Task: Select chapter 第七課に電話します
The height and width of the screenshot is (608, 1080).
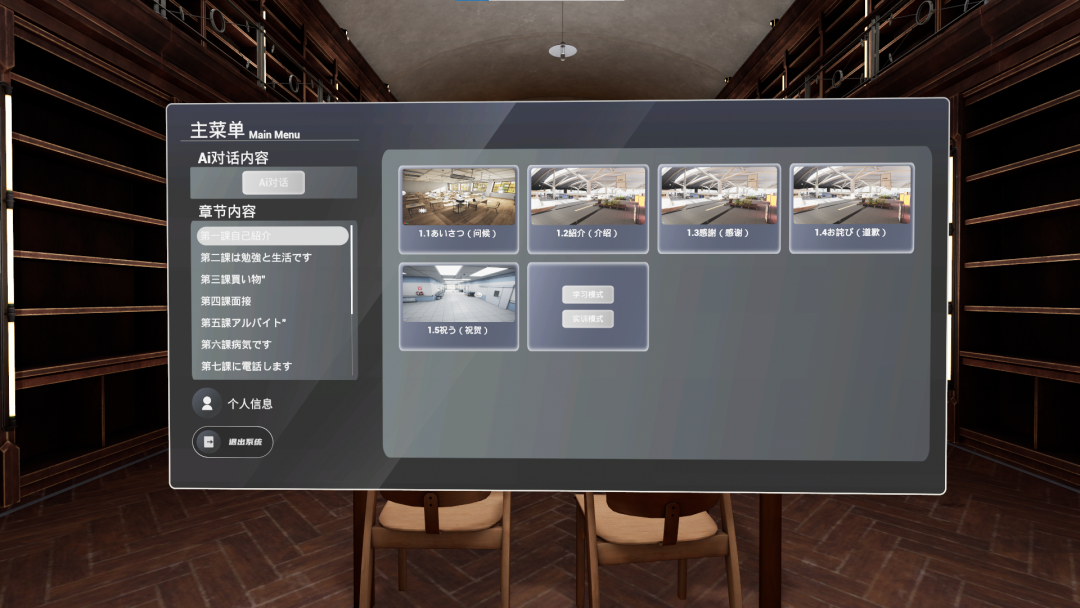Action: [246, 366]
